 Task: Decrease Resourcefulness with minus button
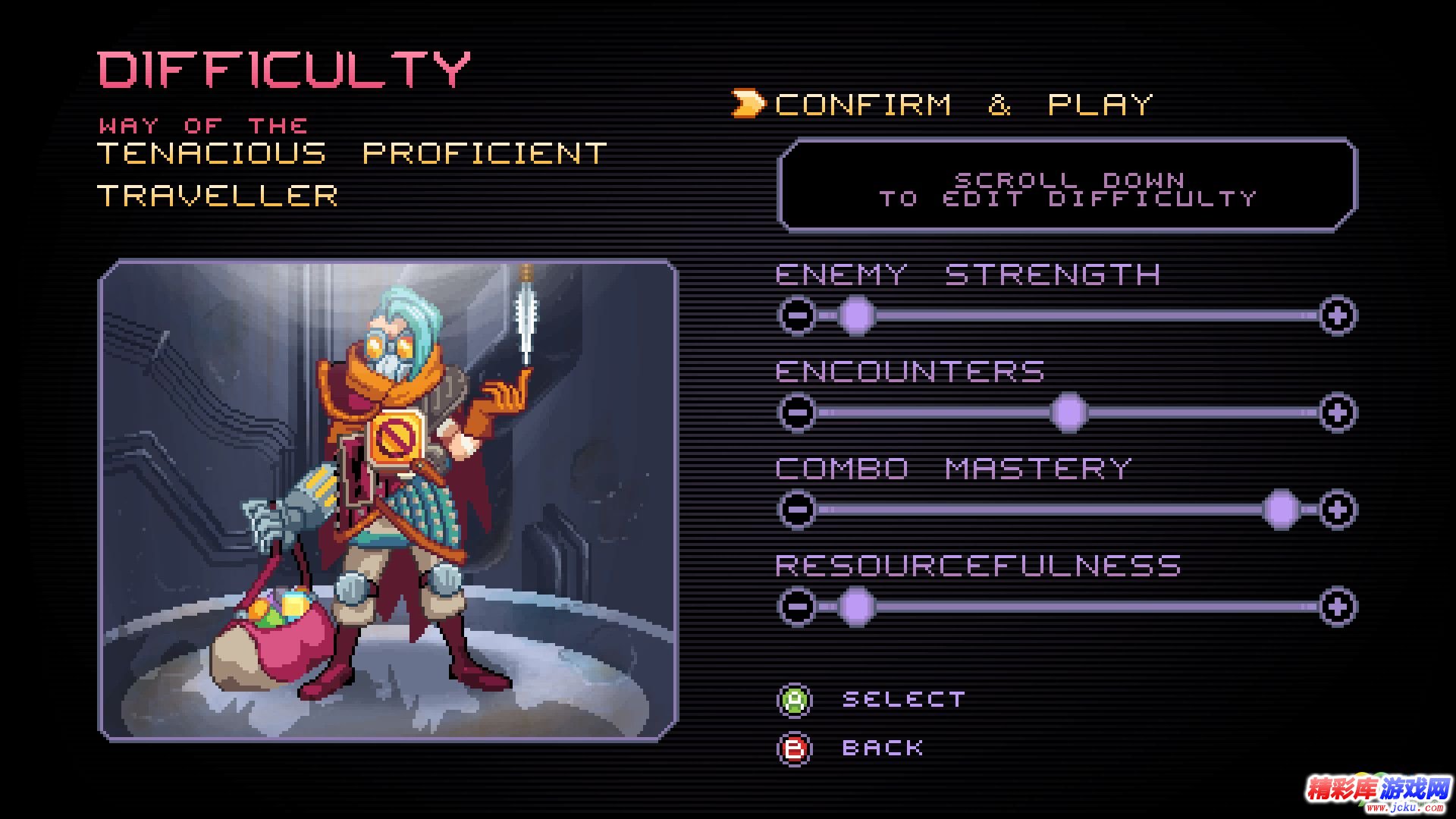click(x=797, y=607)
